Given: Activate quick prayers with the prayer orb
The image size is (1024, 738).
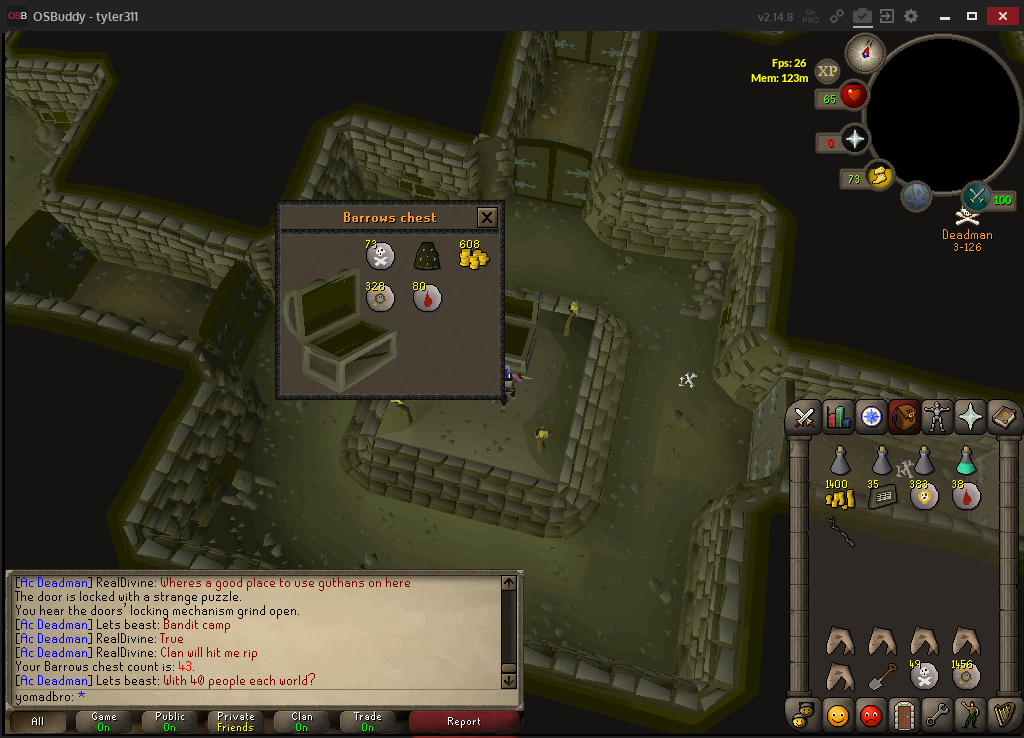Looking at the screenshot, I should click(x=854, y=139).
